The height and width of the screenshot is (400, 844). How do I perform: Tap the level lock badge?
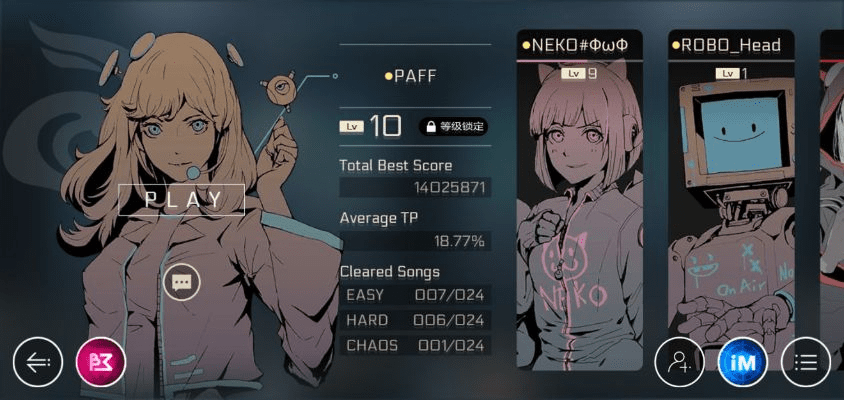click(453, 127)
